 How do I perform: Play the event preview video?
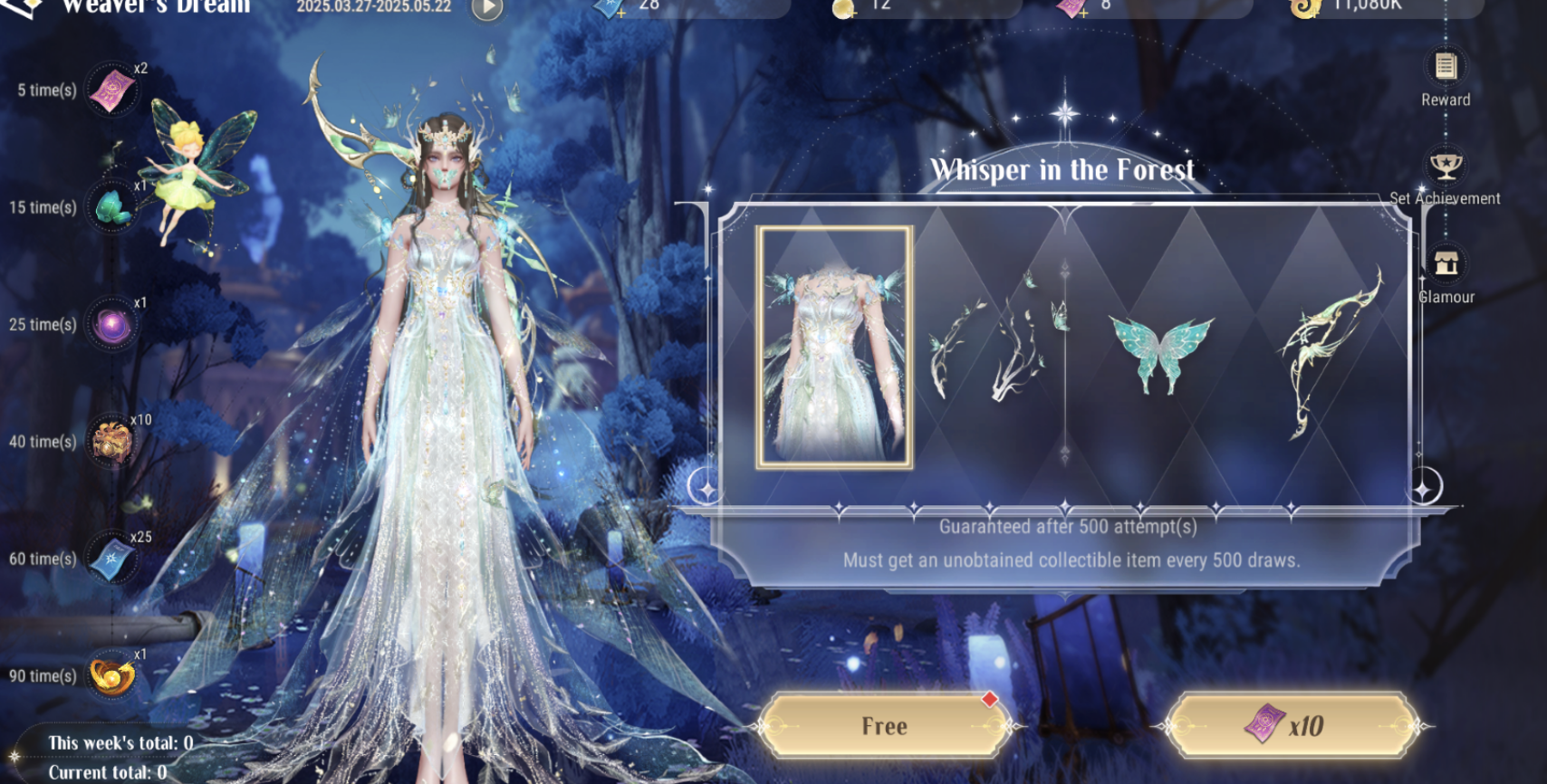click(487, 7)
